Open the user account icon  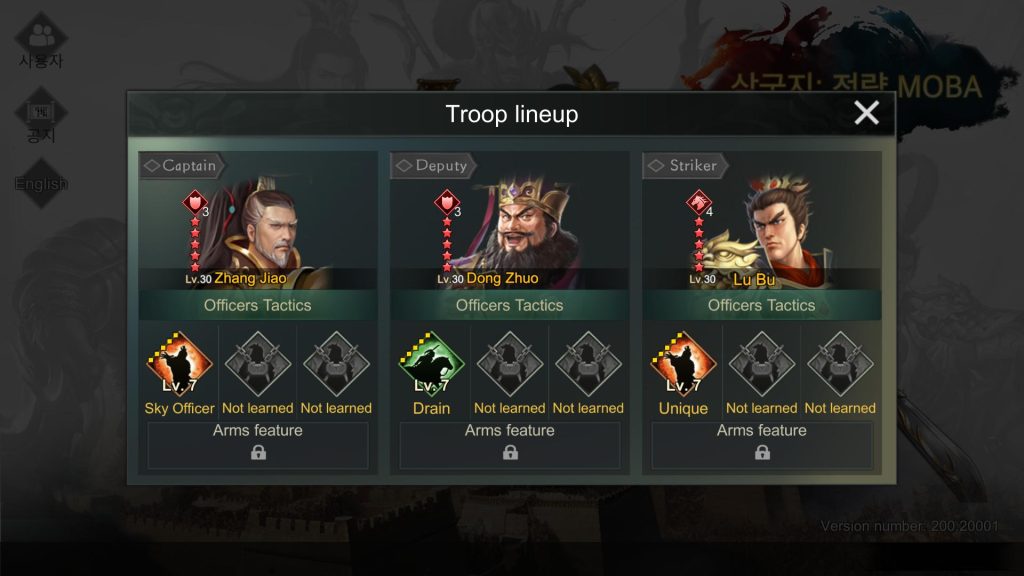pos(41,41)
